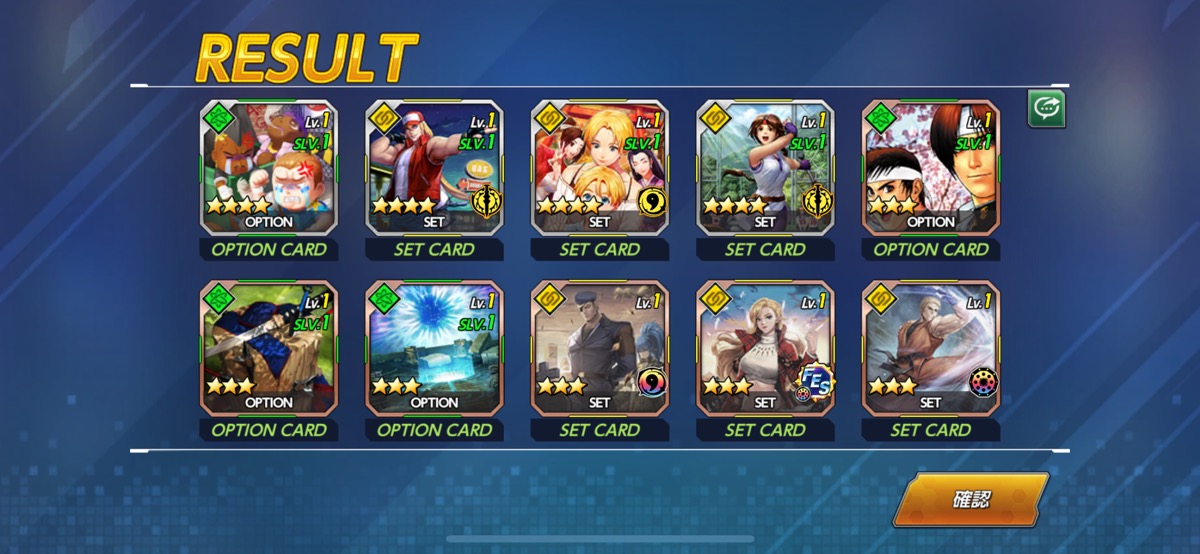
Task: Choose the white-haired martial artist set card
Action: [x=931, y=348]
